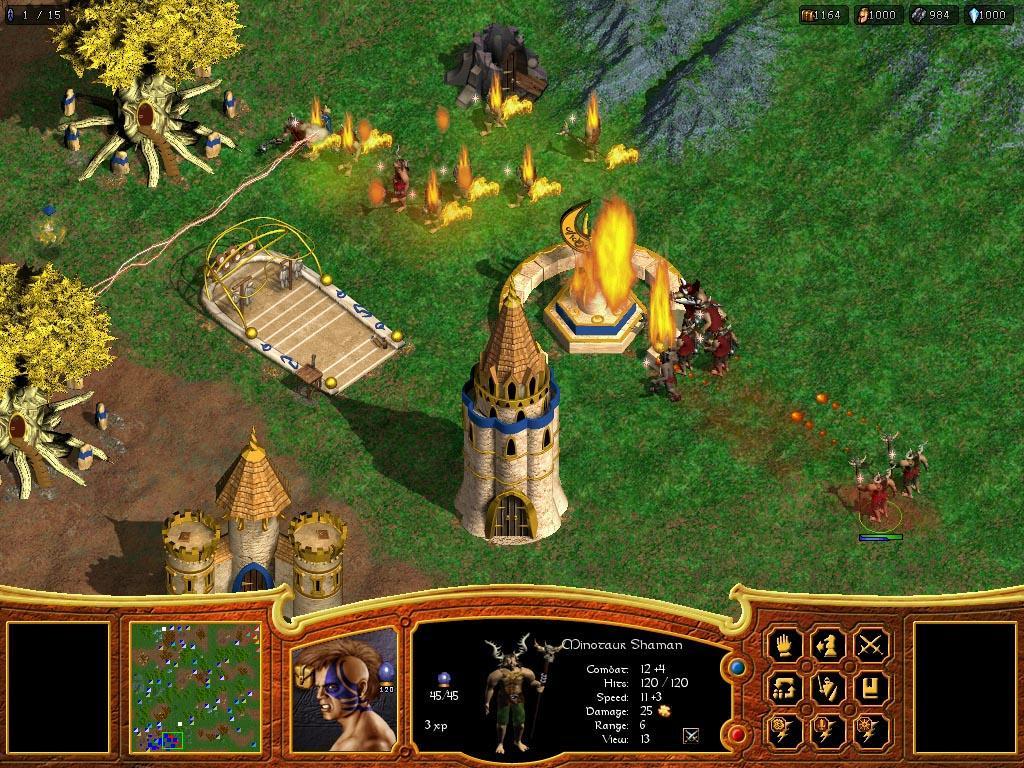The height and width of the screenshot is (768, 1024).
Task: Choose the circling arrows command icon
Action: click(x=786, y=688)
